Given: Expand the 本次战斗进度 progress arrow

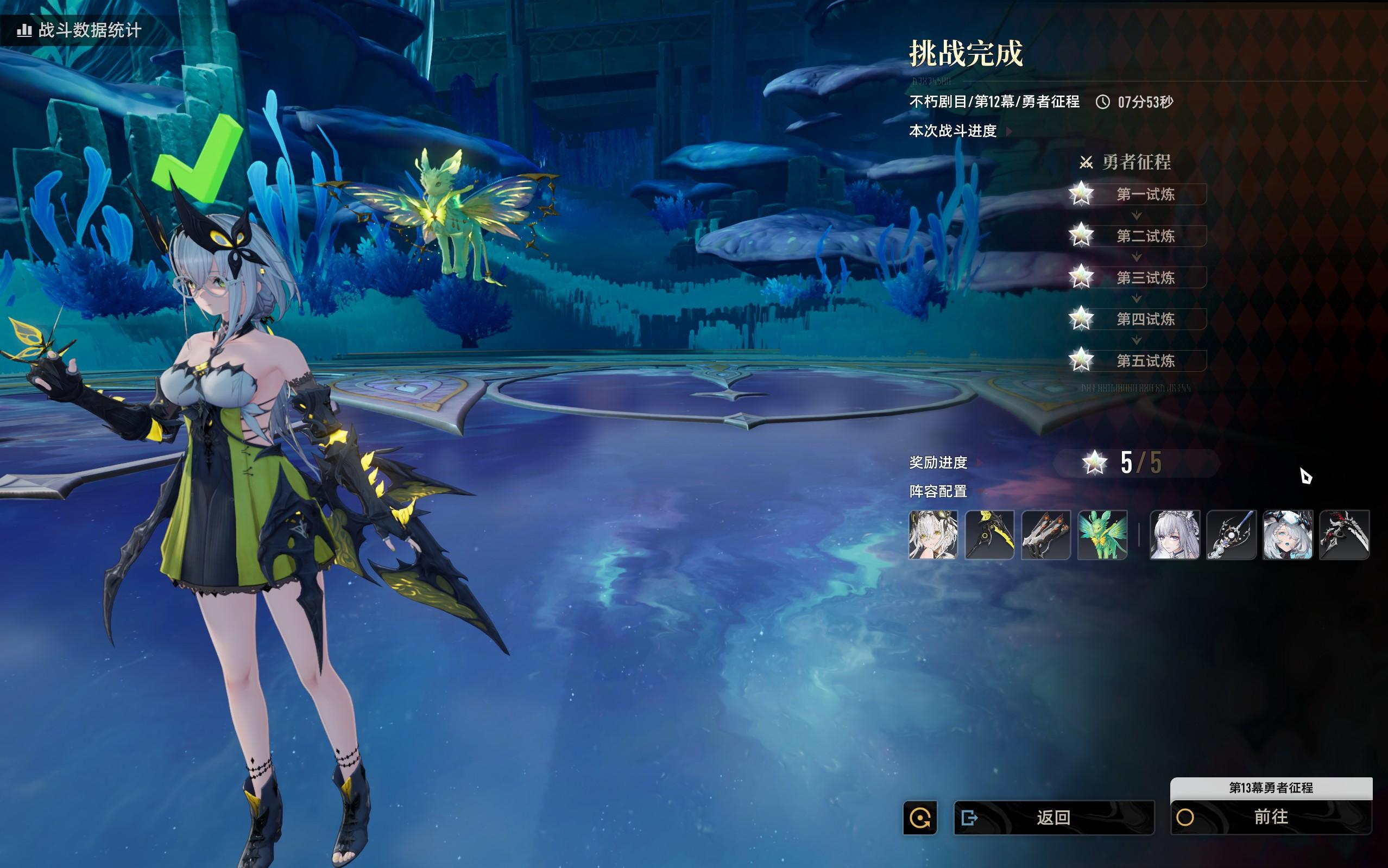Looking at the screenshot, I should pos(1009,131).
